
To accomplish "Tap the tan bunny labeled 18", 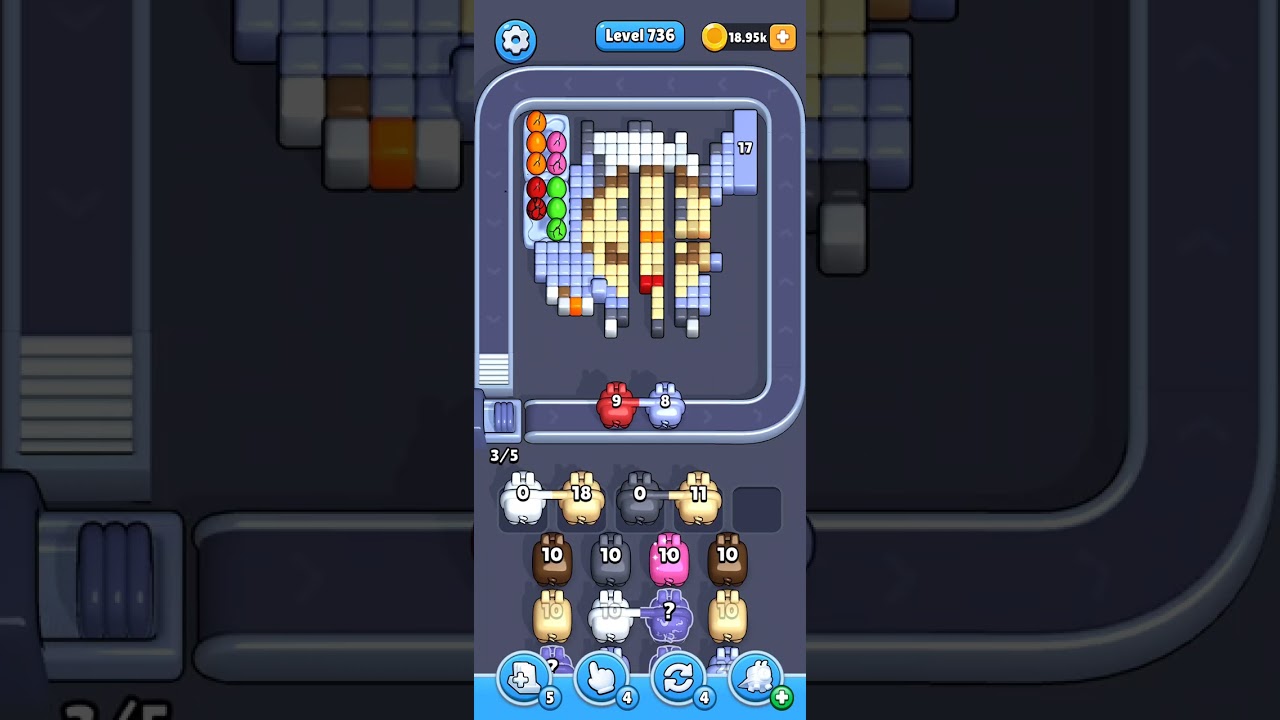I will coord(581,499).
